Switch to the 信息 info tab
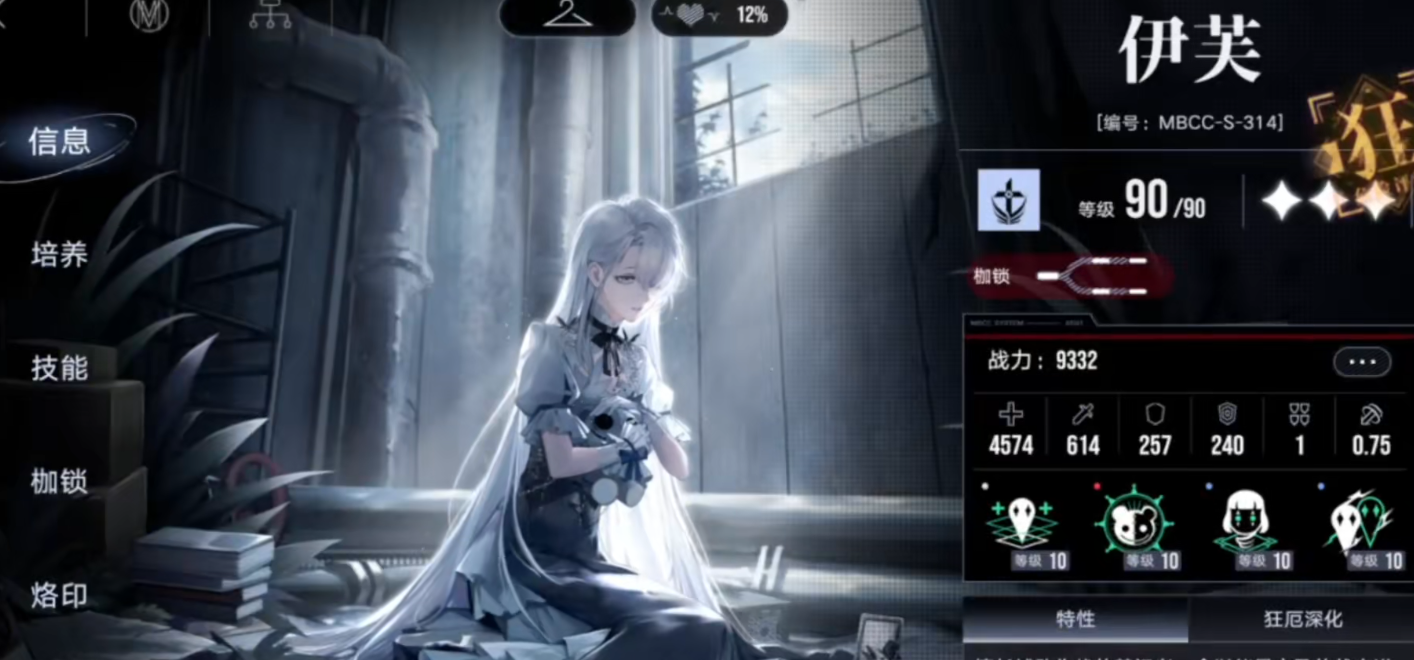The image size is (1414, 660). [60, 142]
